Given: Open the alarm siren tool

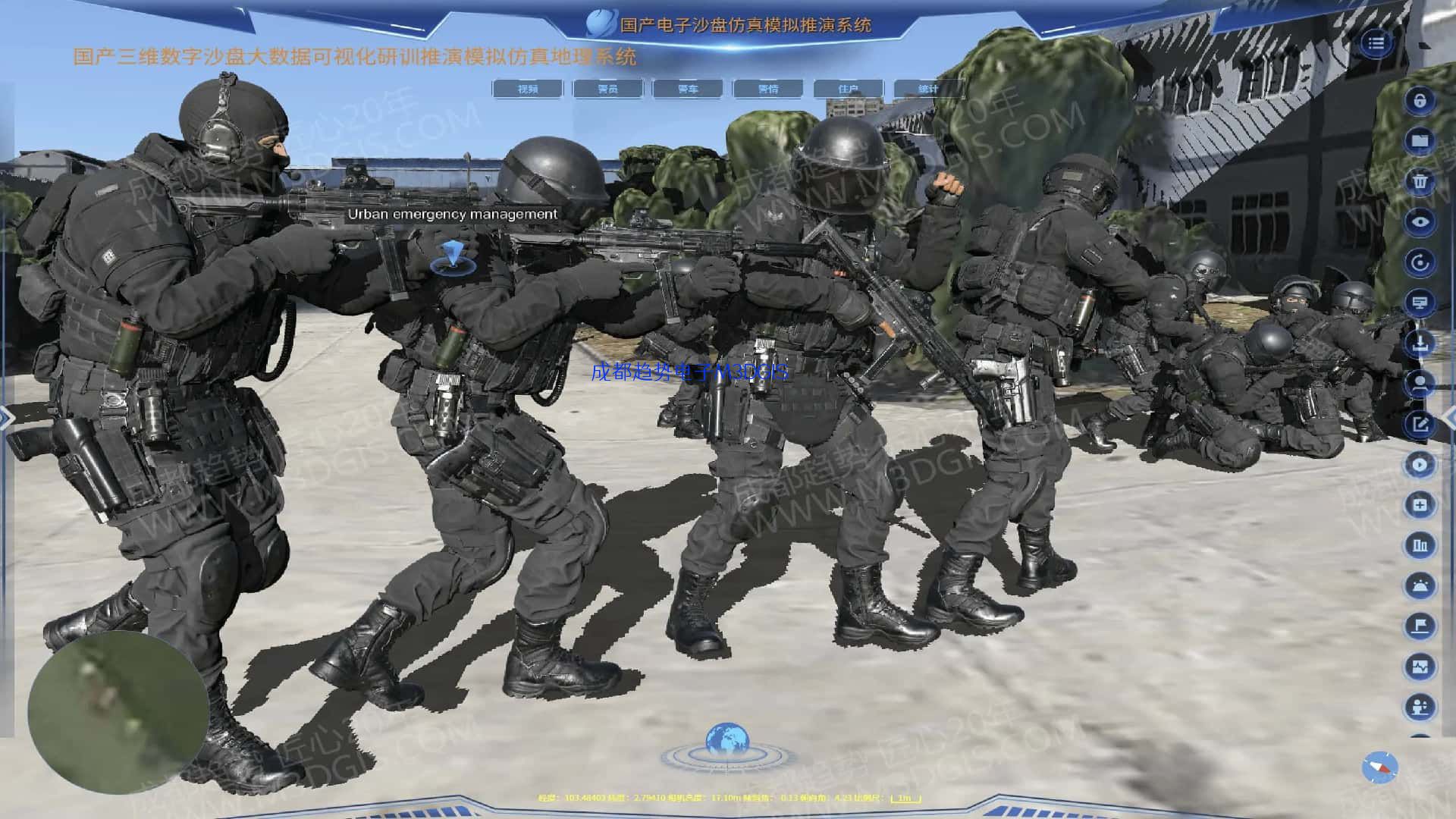Looking at the screenshot, I should coord(1420,585).
